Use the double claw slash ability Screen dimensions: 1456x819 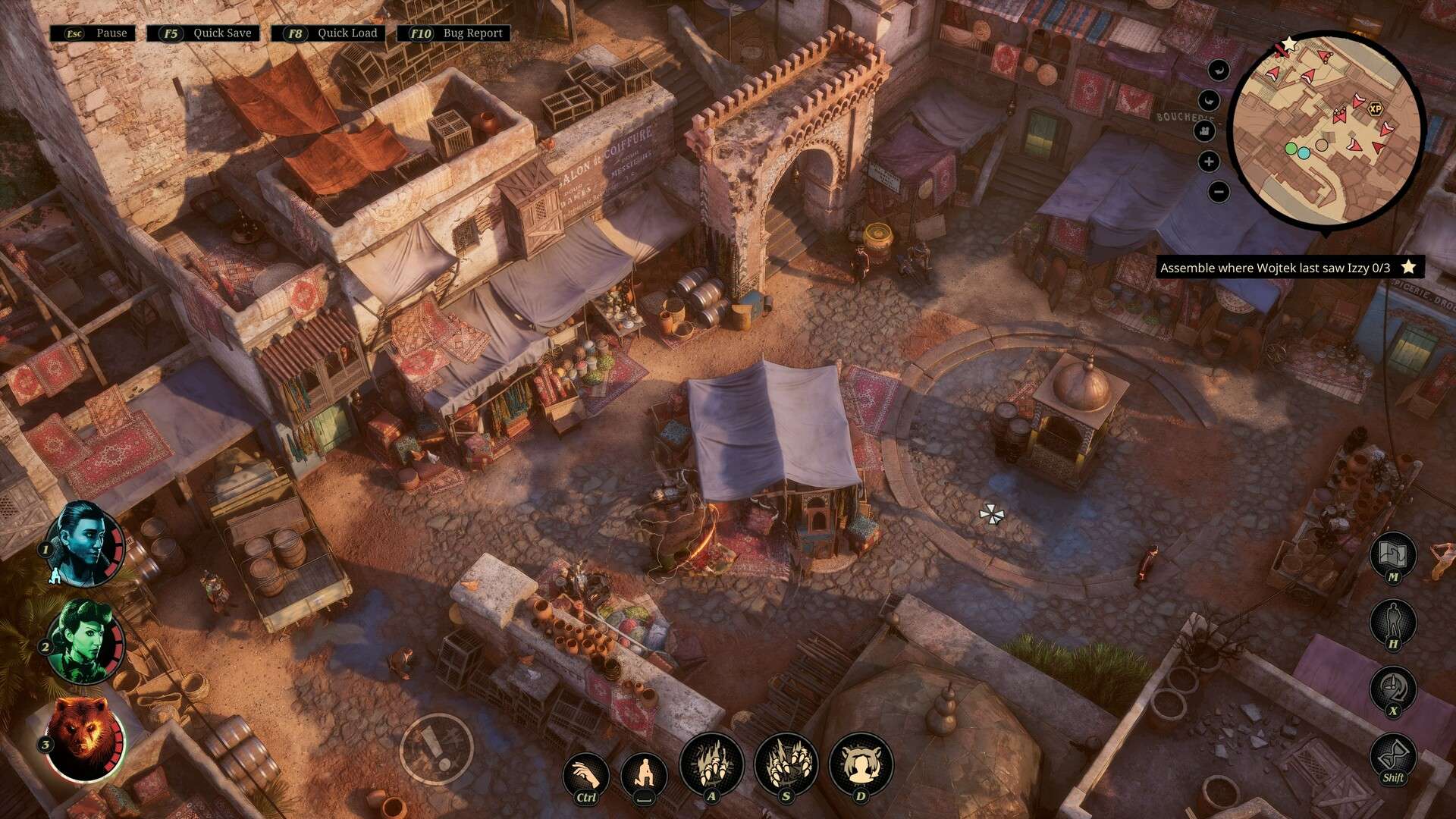[786, 764]
